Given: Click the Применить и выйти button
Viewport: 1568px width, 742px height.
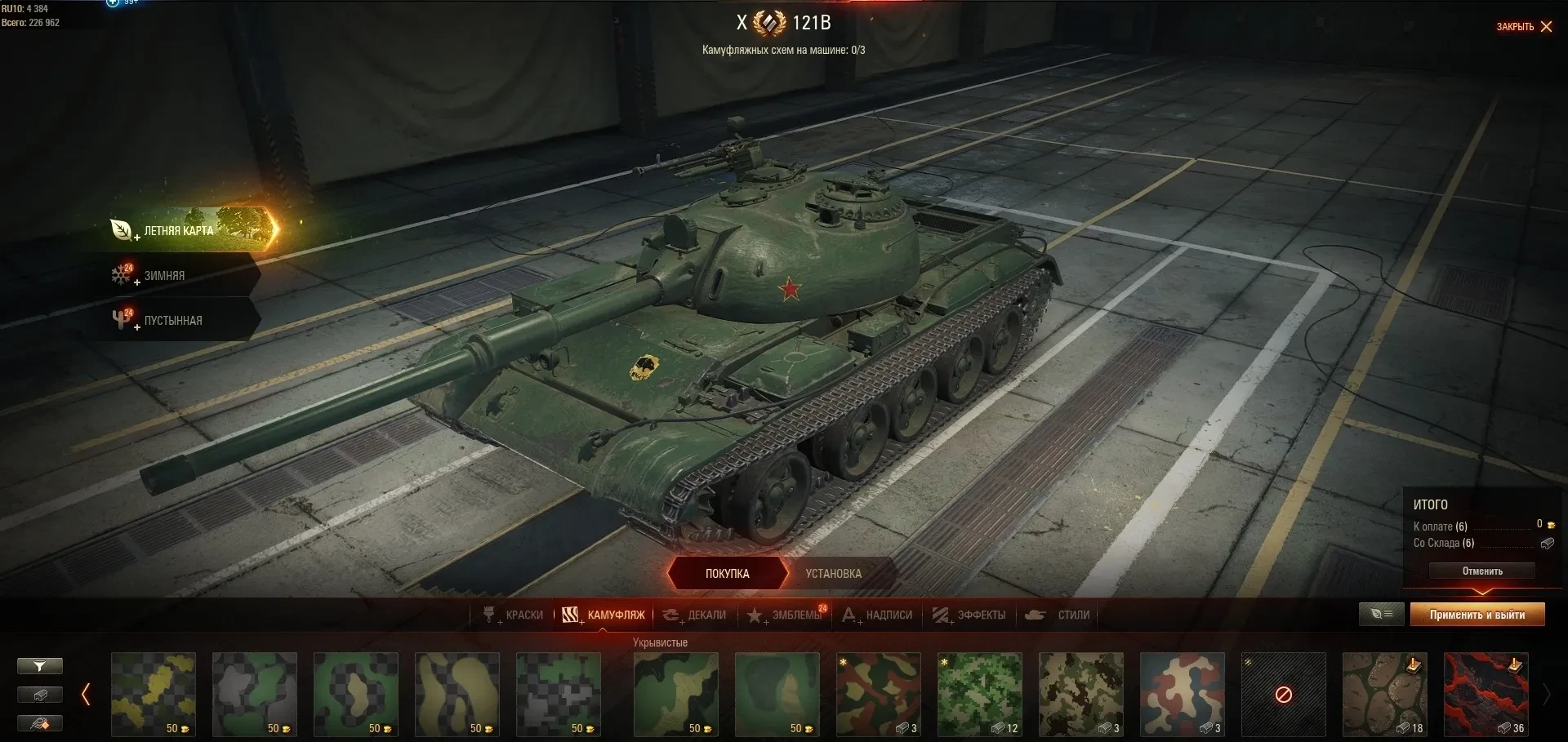Looking at the screenshot, I should click(x=1477, y=615).
